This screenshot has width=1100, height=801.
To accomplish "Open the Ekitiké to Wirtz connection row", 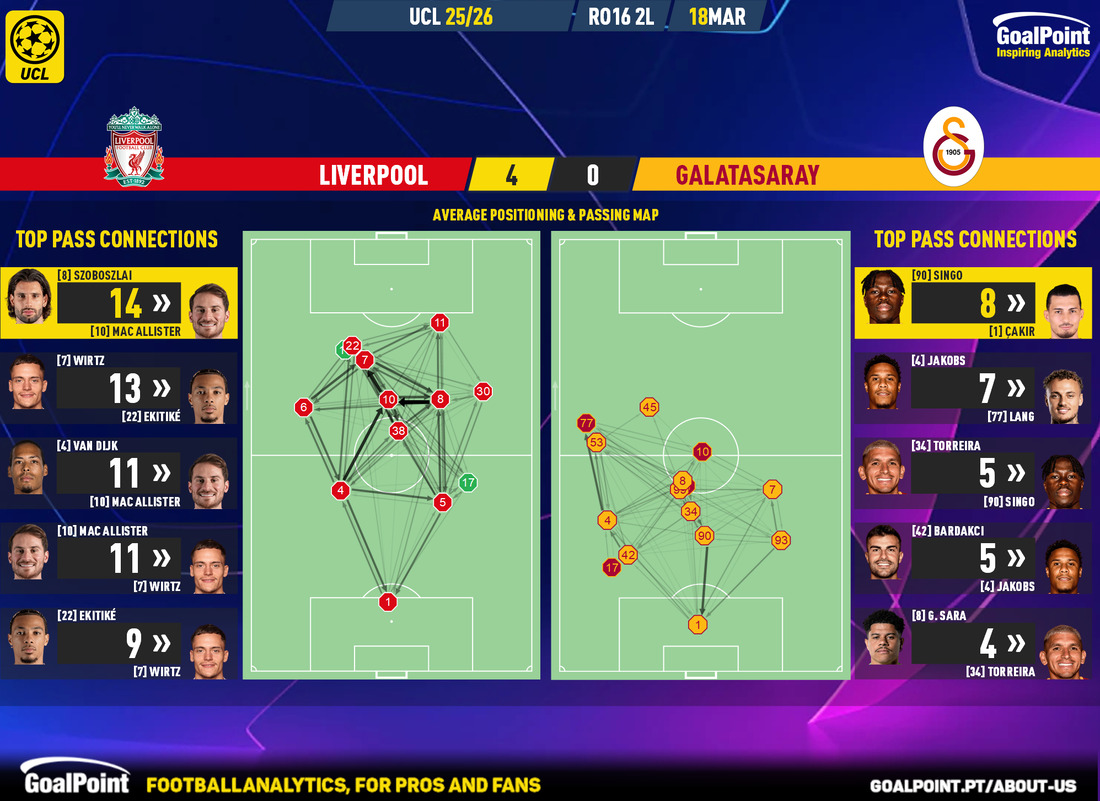I will [119, 643].
